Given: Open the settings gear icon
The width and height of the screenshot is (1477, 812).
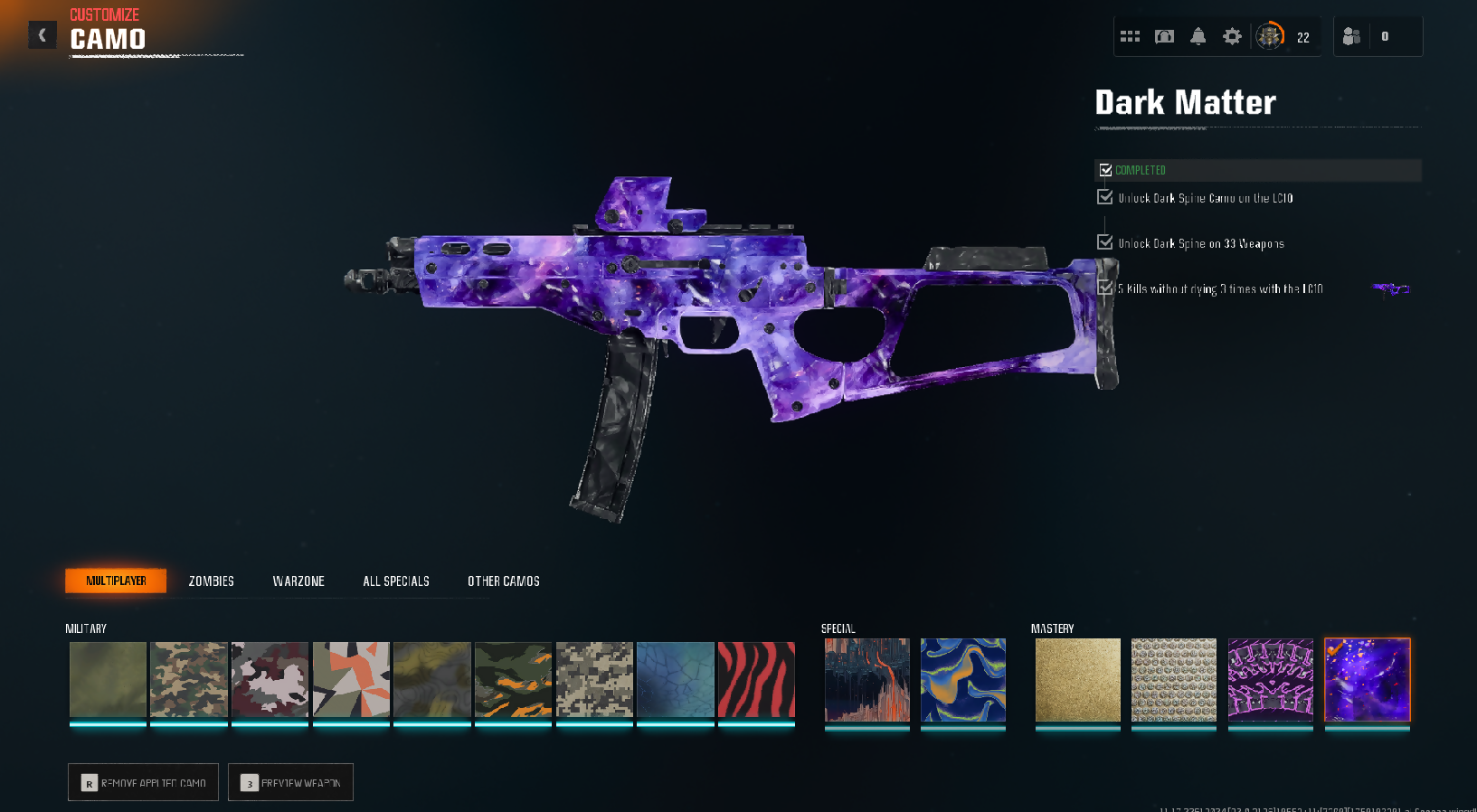Looking at the screenshot, I should (x=1232, y=36).
